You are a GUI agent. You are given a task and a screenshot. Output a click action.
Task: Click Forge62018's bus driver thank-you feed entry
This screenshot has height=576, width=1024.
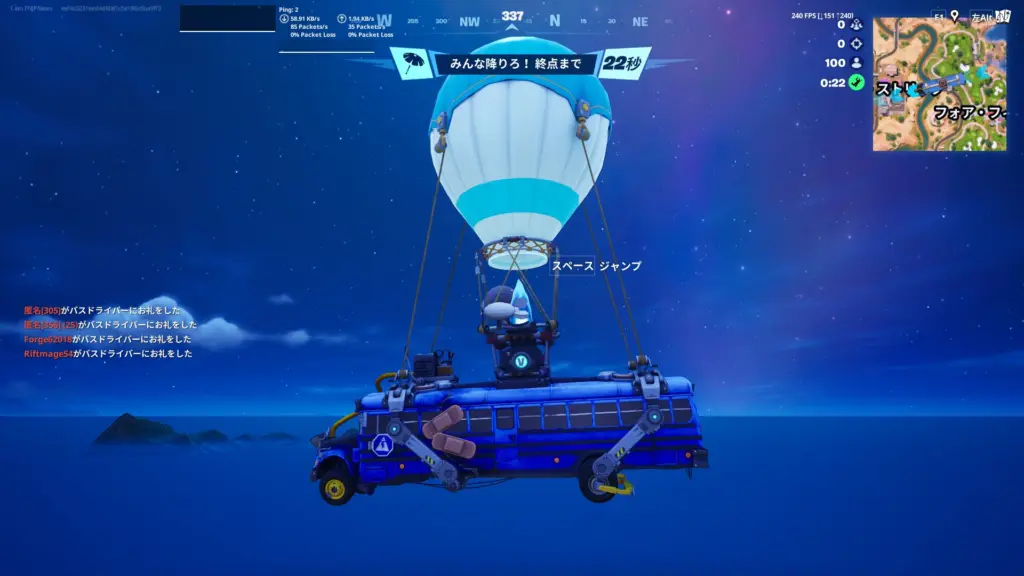(110, 339)
